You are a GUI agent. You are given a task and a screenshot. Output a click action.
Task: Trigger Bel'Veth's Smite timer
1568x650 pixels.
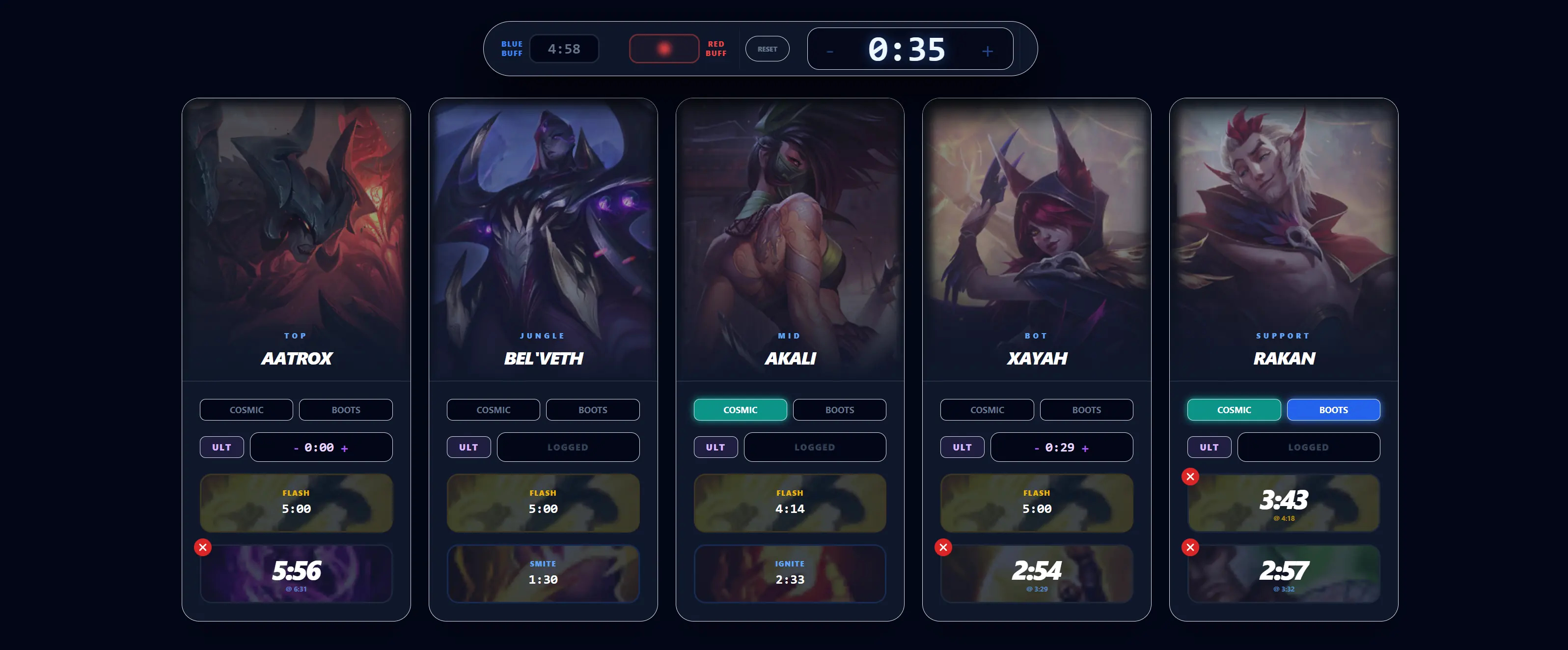coord(543,573)
